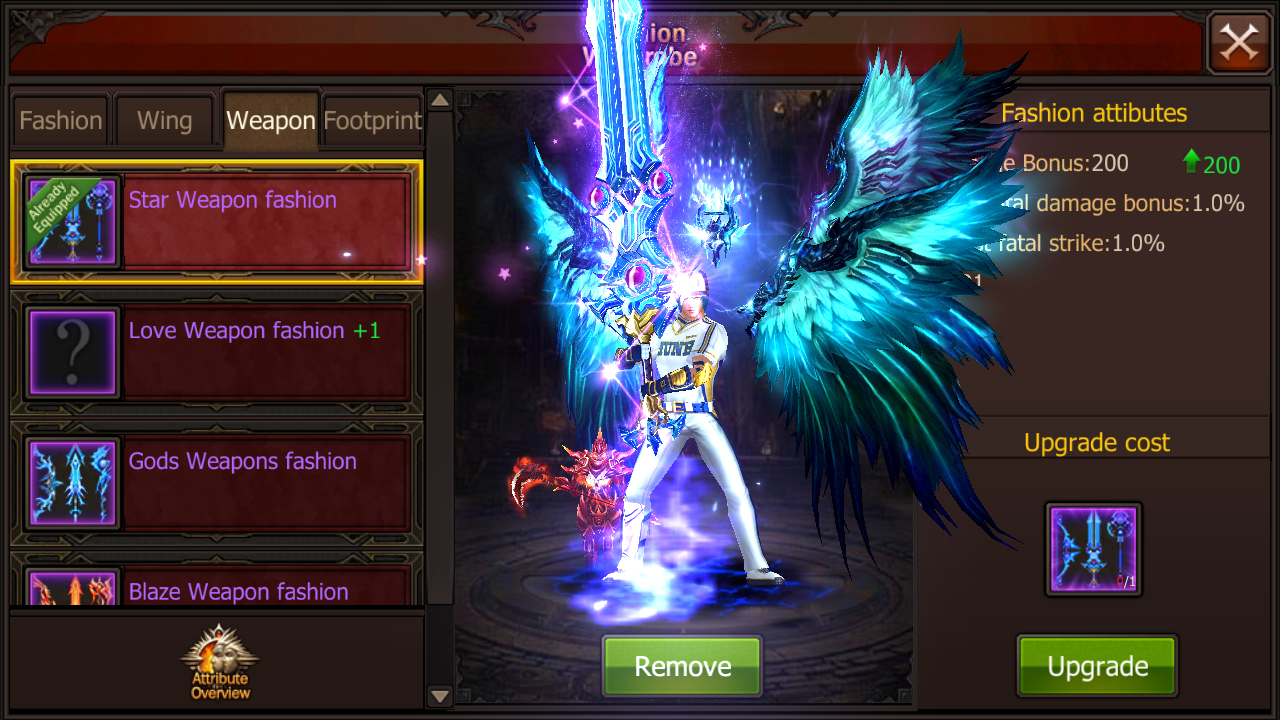This screenshot has height=720, width=1280.
Task: Select the Weapon tab
Action: pos(269,119)
